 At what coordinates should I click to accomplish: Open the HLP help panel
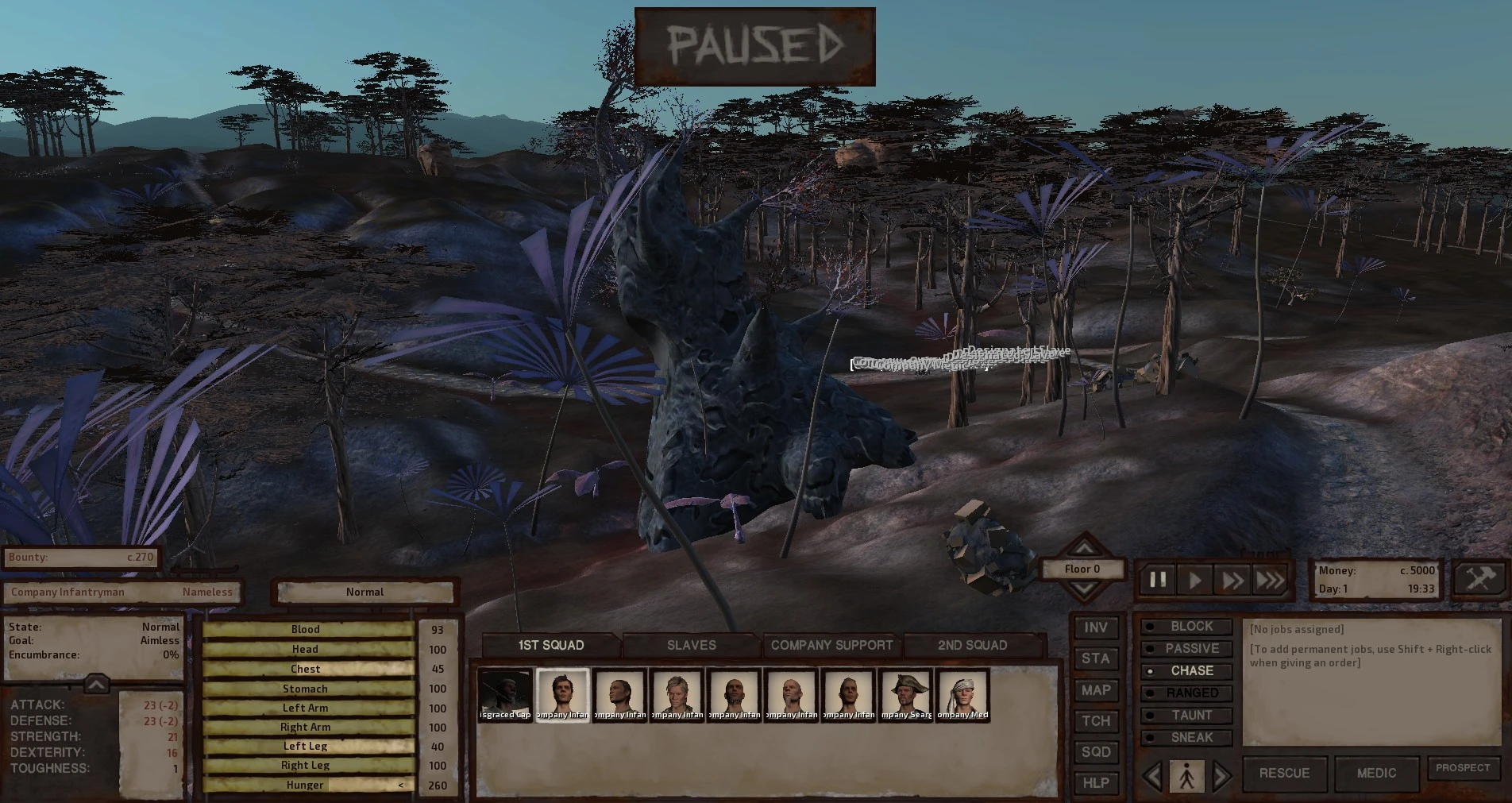(x=1096, y=783)
